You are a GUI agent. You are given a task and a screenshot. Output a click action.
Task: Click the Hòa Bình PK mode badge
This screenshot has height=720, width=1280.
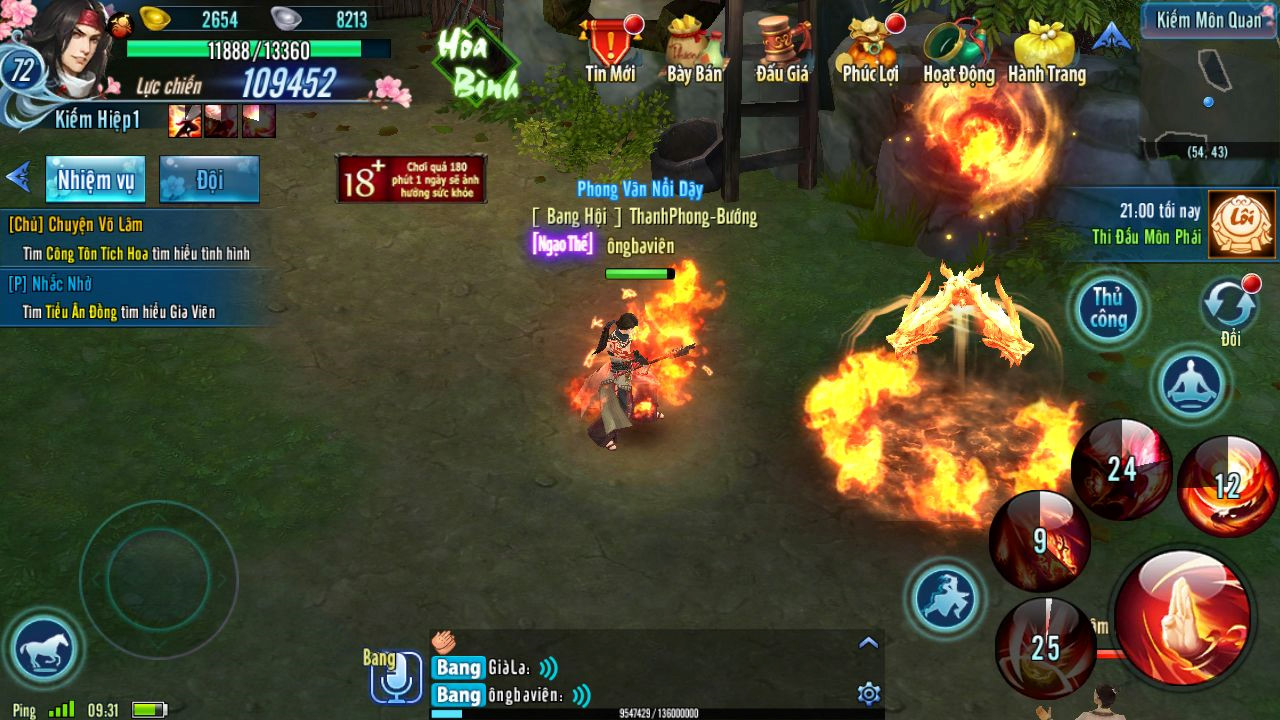click(x=476, y=66)
